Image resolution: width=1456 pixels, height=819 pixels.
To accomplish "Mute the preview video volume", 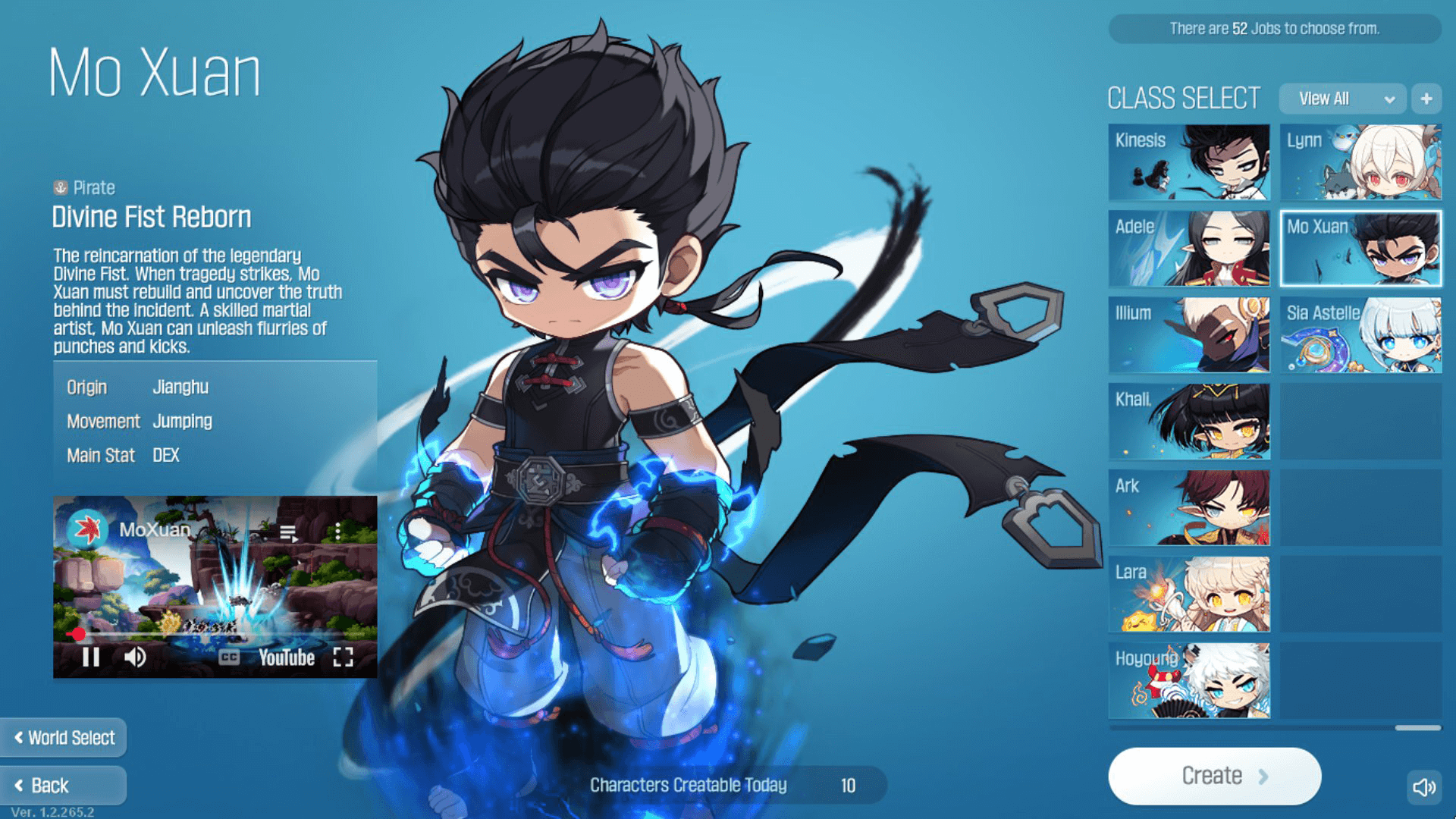I will coord(135,657).
